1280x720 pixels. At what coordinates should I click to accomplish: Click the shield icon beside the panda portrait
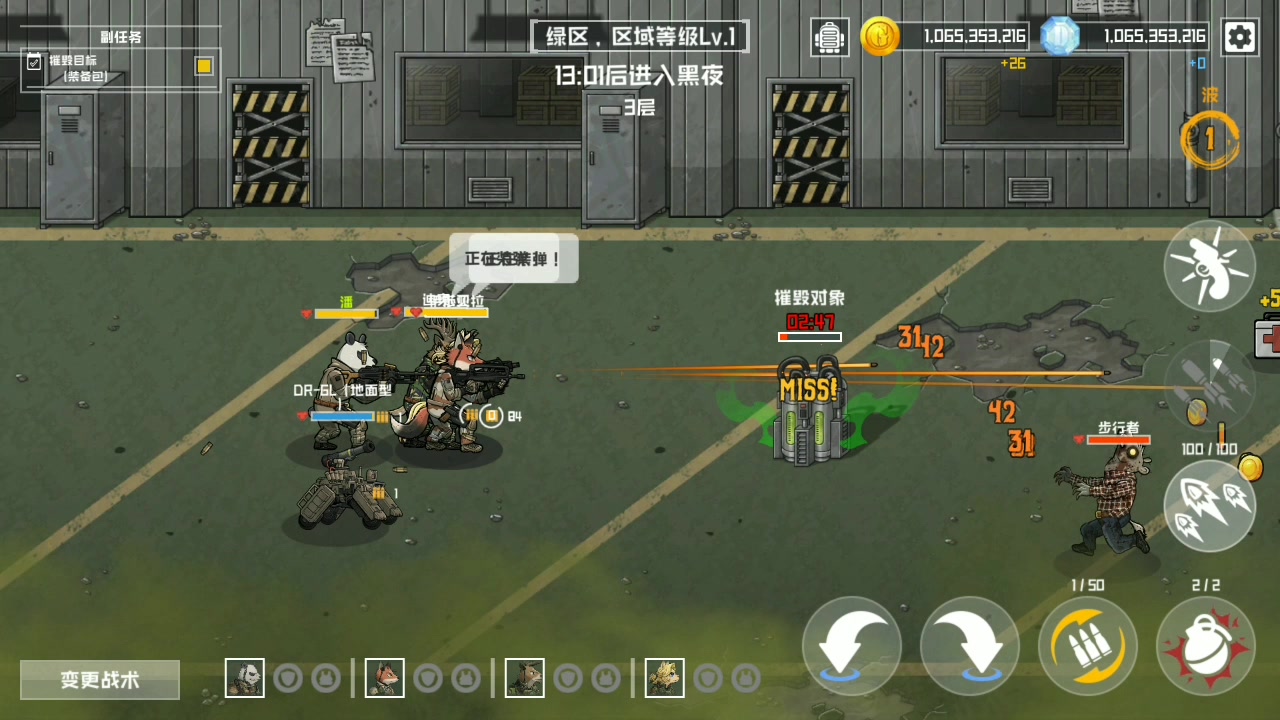pos(289,677)
